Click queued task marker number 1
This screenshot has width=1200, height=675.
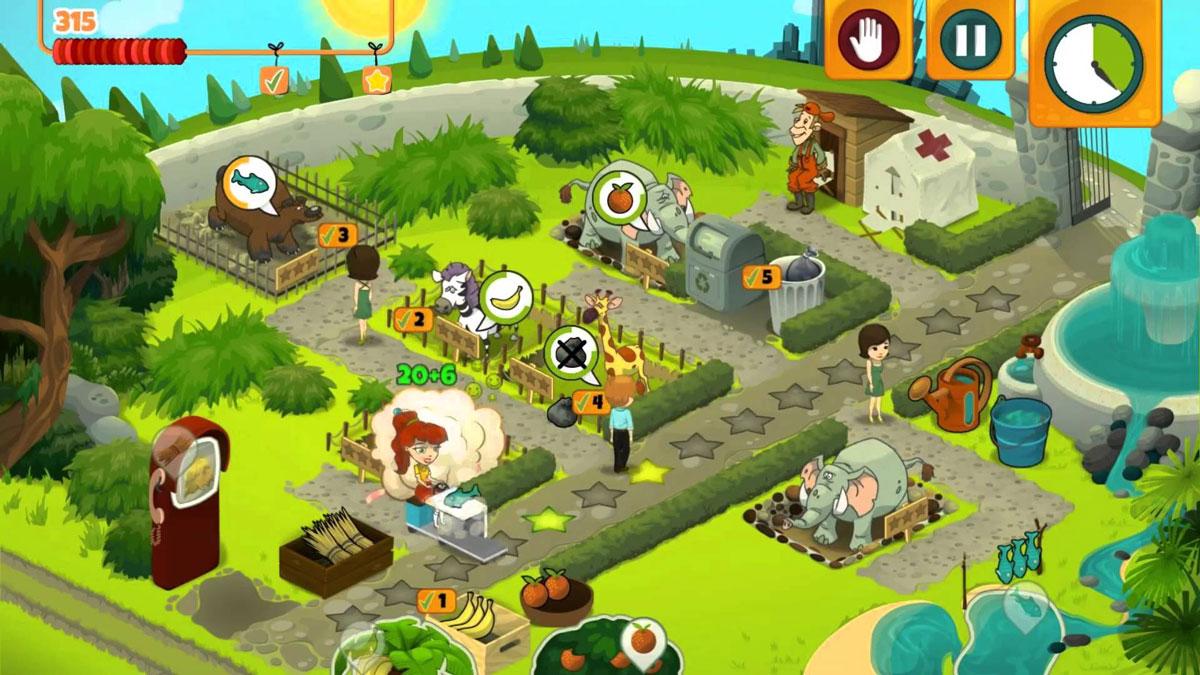coord(436,601)
